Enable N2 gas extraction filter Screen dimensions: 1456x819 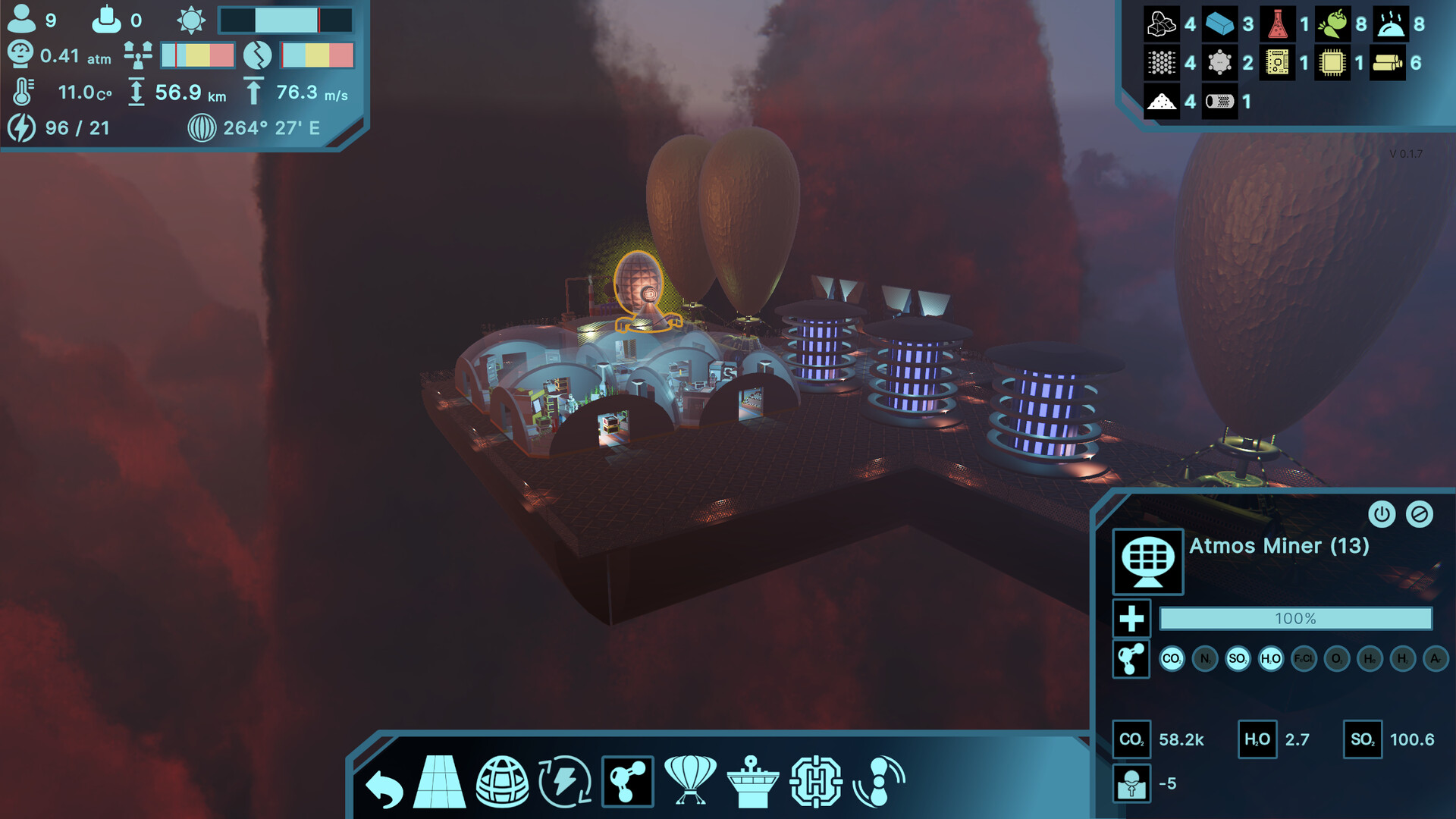pyautogui.click(x=1205, y=658)
